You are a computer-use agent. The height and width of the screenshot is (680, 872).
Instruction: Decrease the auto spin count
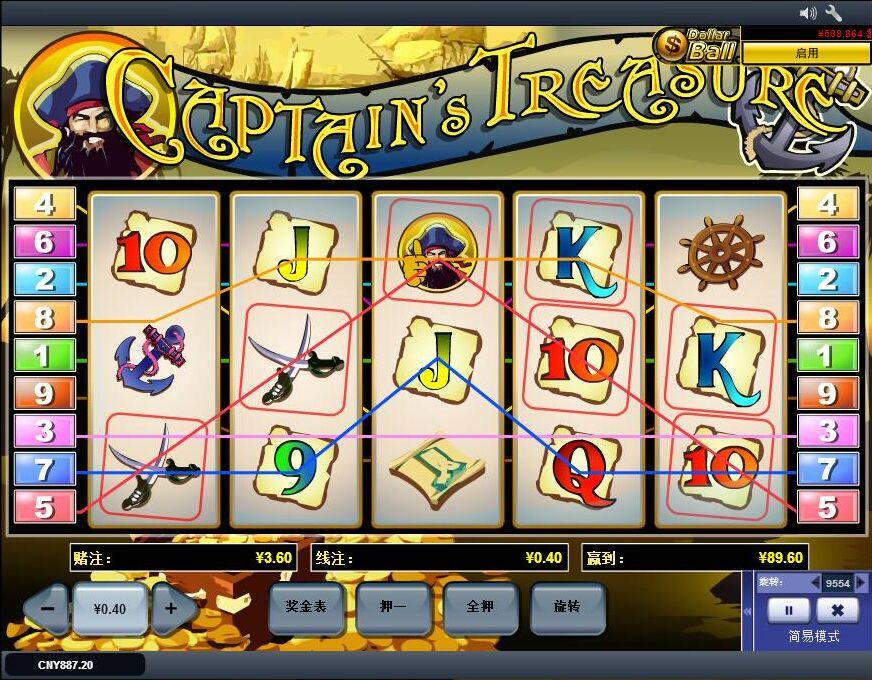tap(815, 583)
